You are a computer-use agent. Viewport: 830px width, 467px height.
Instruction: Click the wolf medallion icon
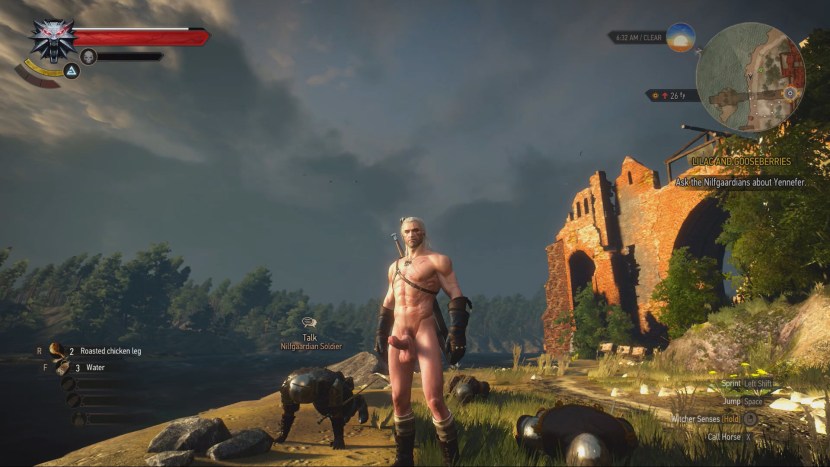pos(51,38)
